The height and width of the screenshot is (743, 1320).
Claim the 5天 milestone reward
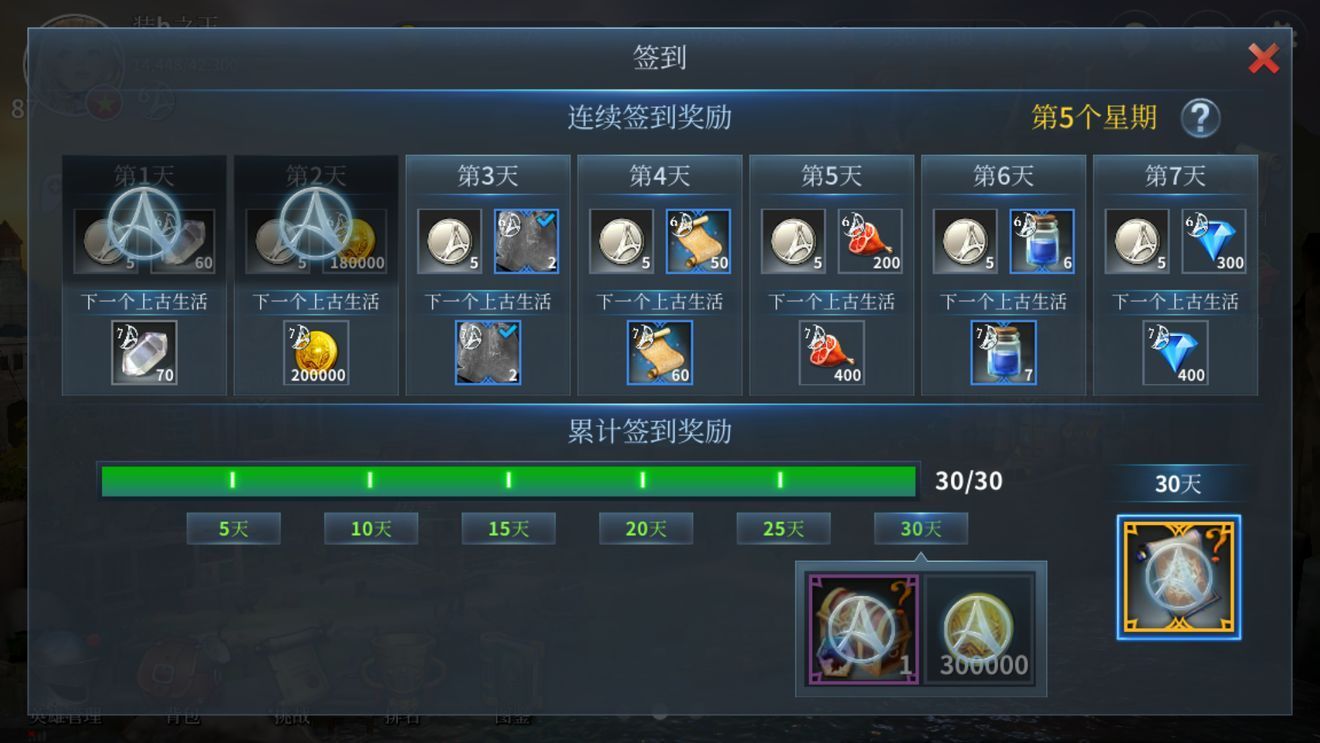[x=233, y=528]
